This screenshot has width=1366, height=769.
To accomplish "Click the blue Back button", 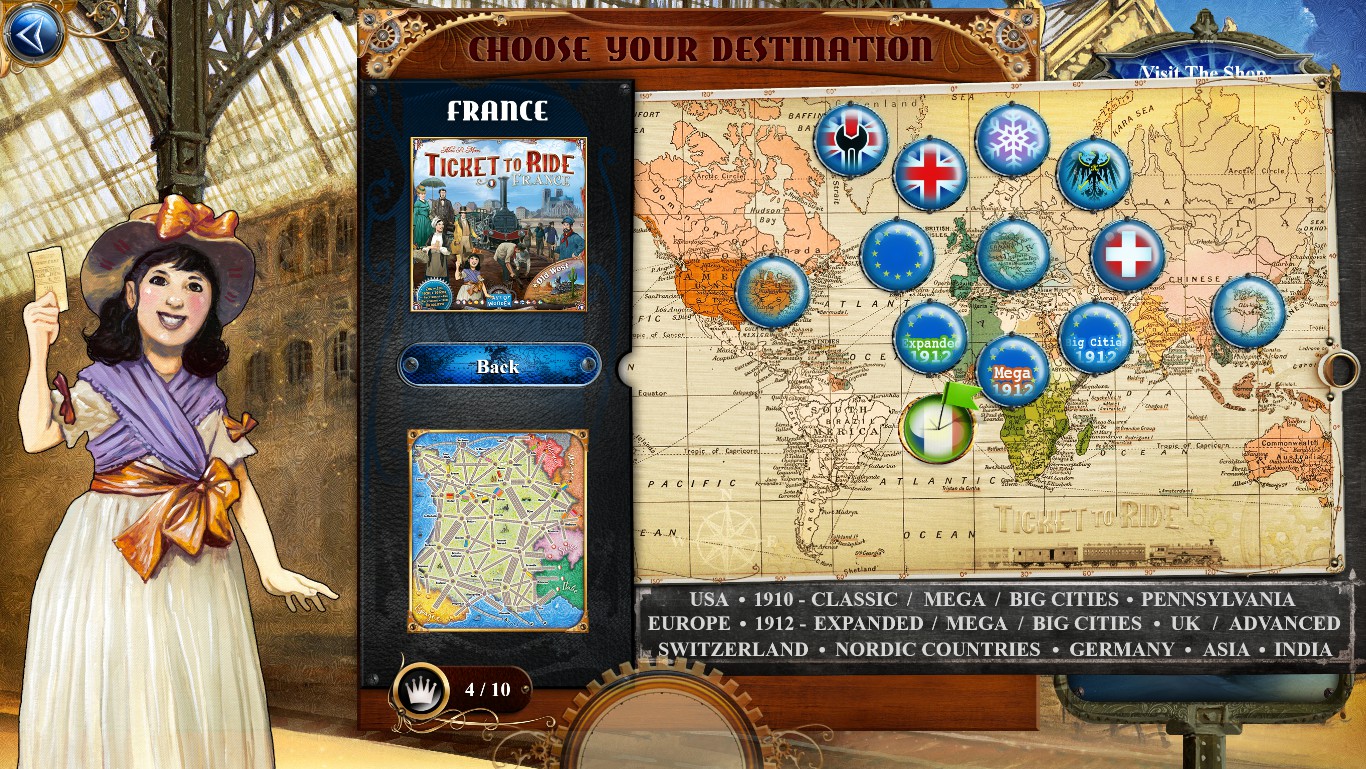I will point(498,366).
